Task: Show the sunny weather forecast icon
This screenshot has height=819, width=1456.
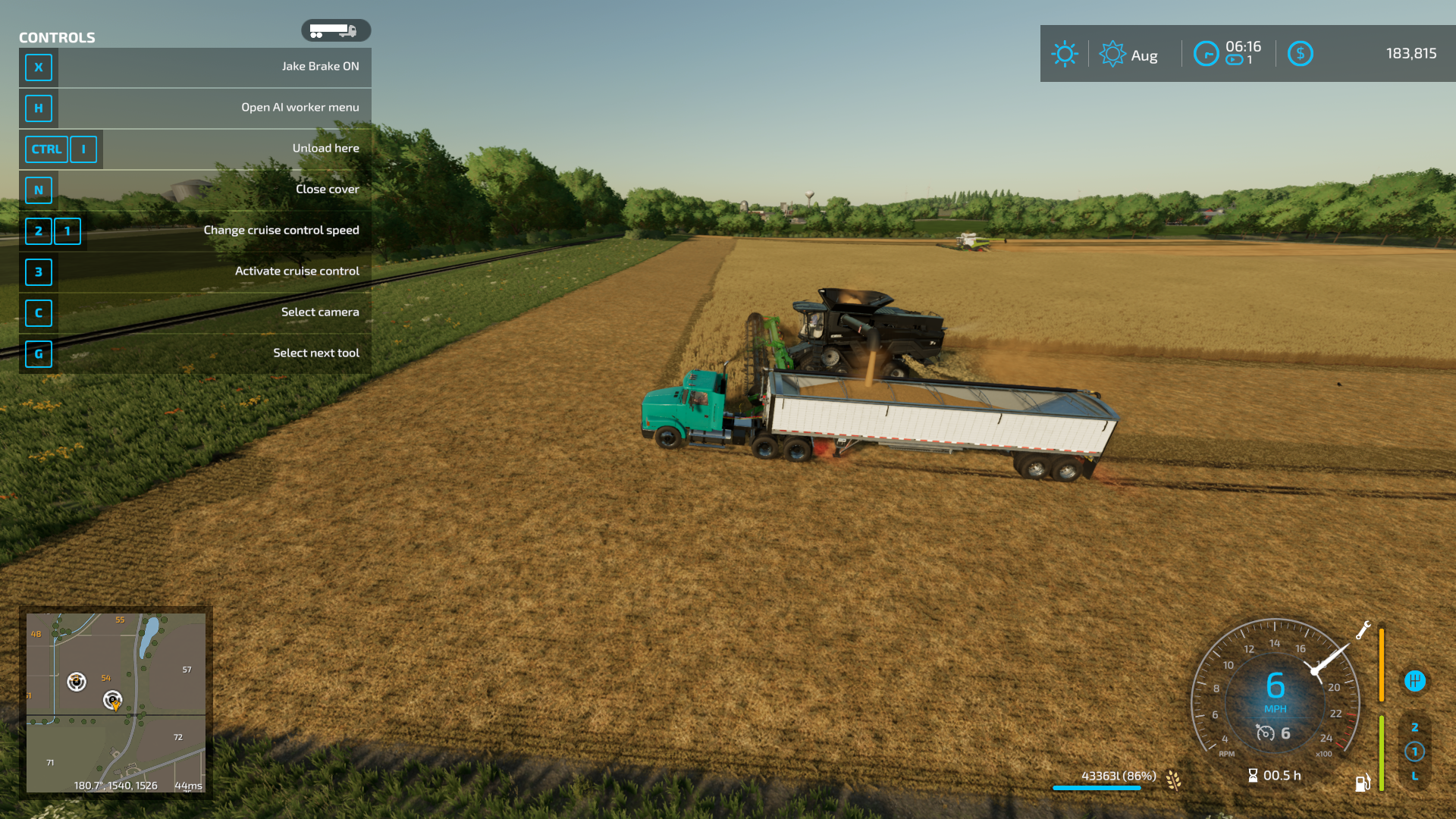Action: point(1065,54)
